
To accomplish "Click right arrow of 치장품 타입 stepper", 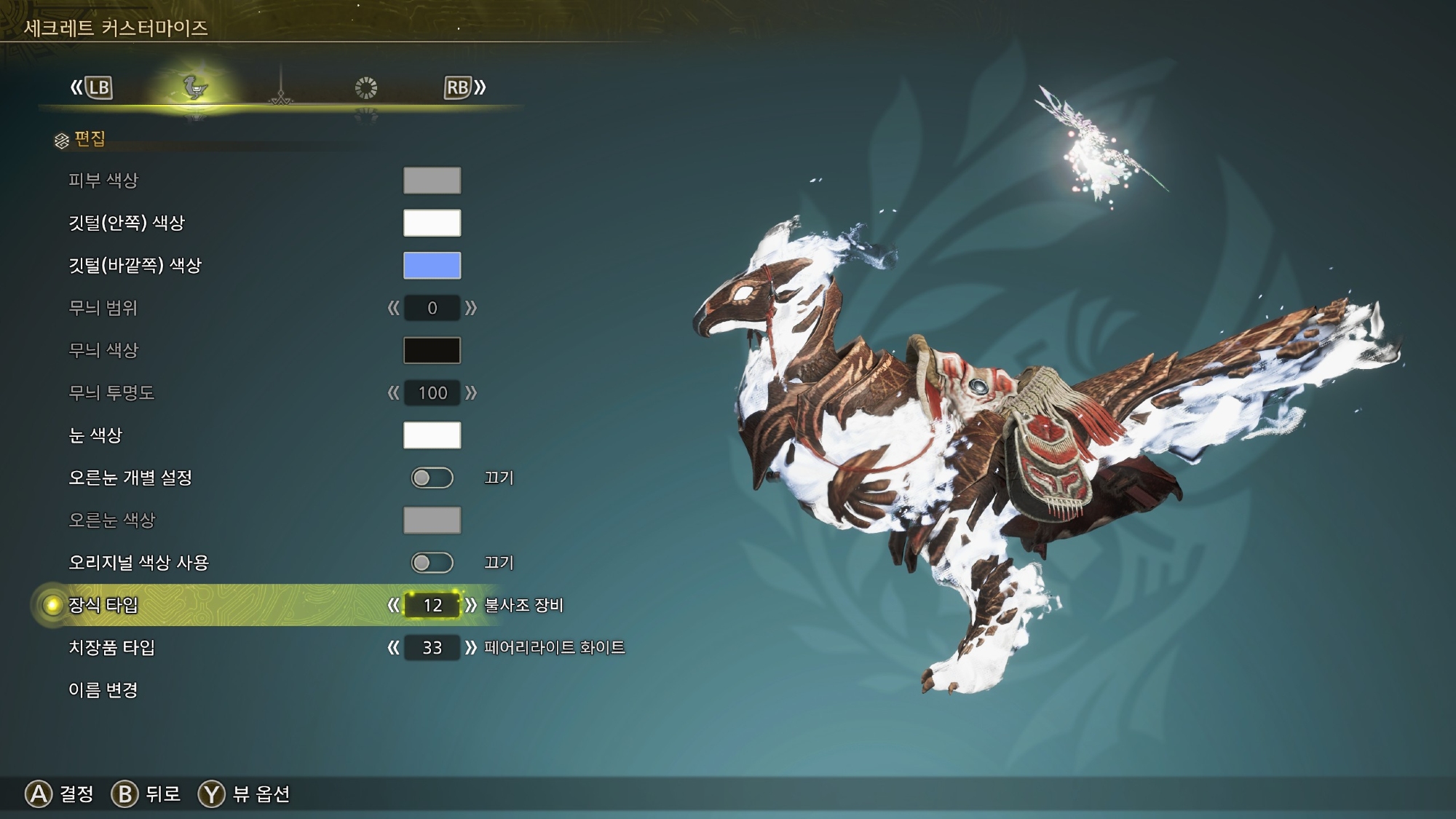I will click(x=471, y=647).
